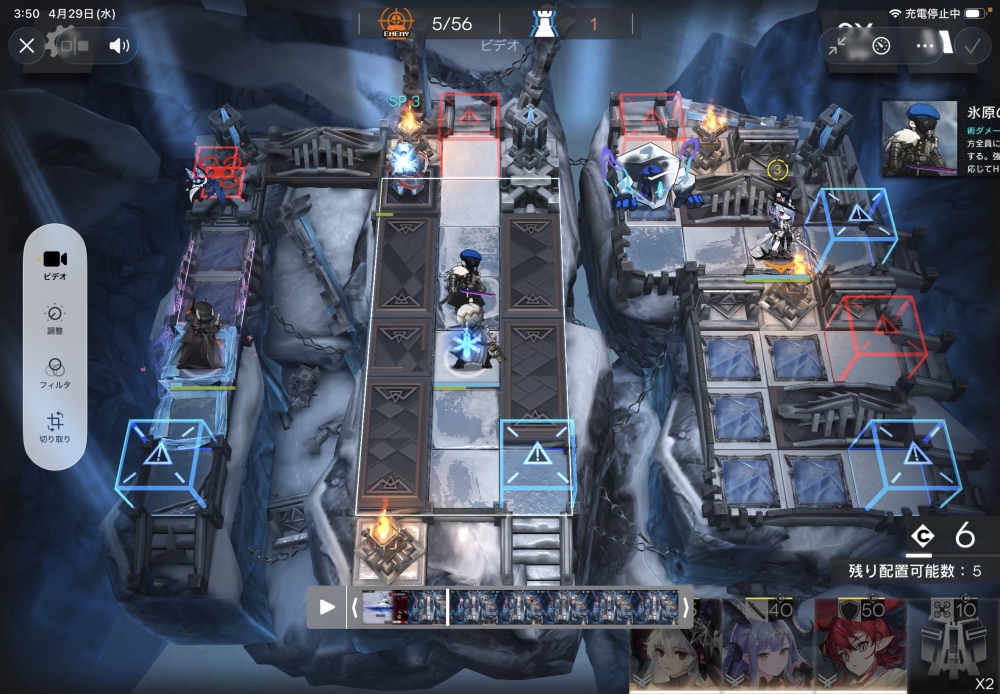This screenshot has width=1000, height=694.
Task: Confirm edits with the checkmark button
Action: [970, 46]
